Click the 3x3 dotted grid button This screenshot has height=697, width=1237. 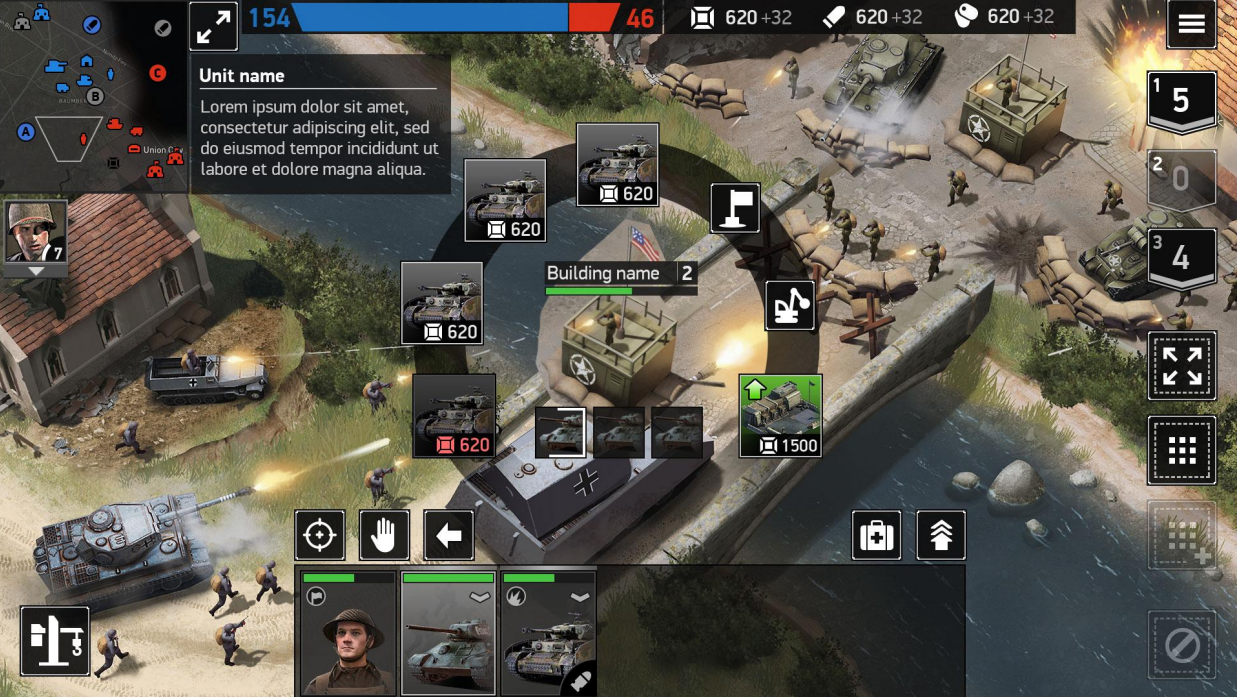click(1182, 451)
